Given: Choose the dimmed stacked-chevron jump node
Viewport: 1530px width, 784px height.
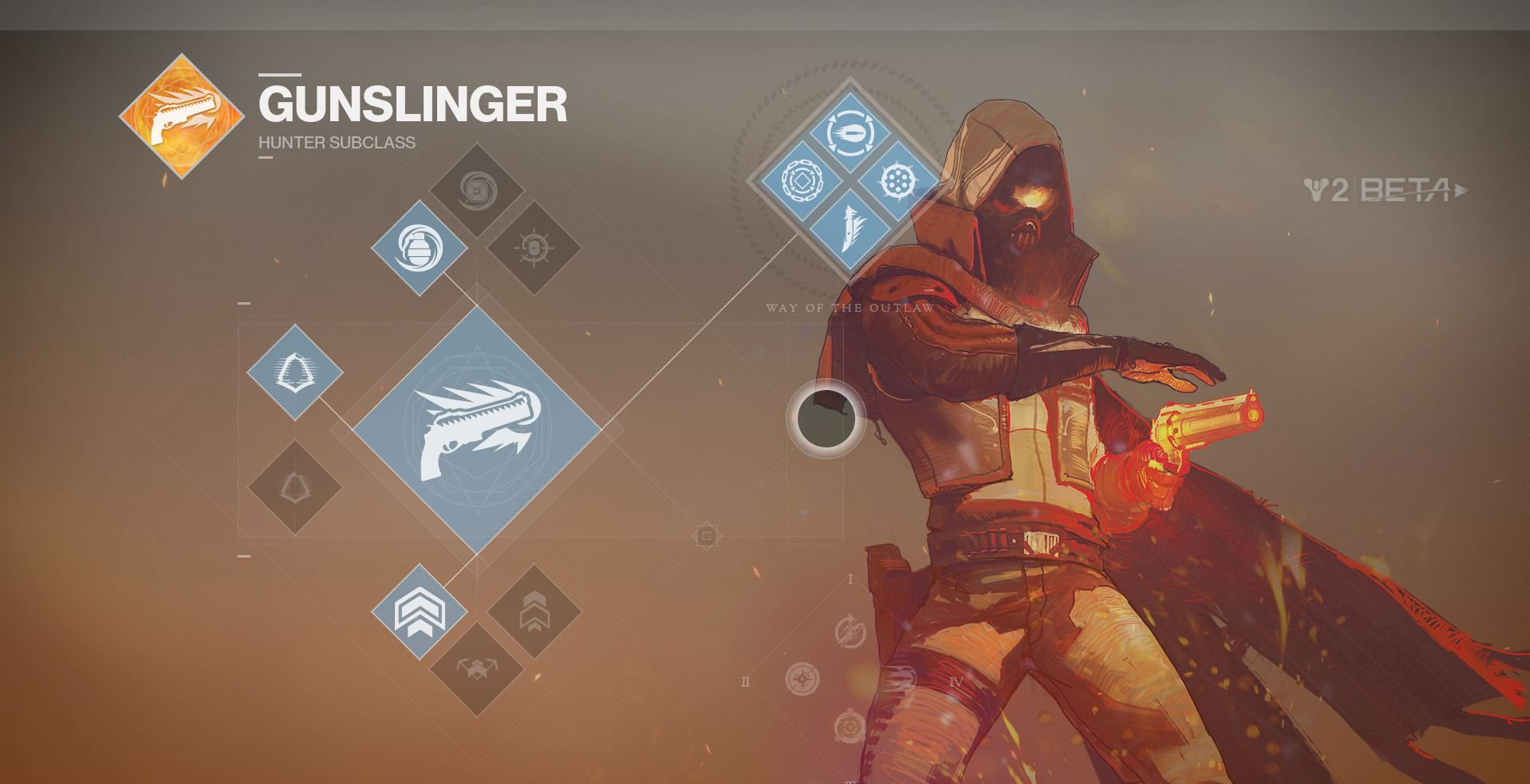Looking at the screenshot, I should (534, 612).
